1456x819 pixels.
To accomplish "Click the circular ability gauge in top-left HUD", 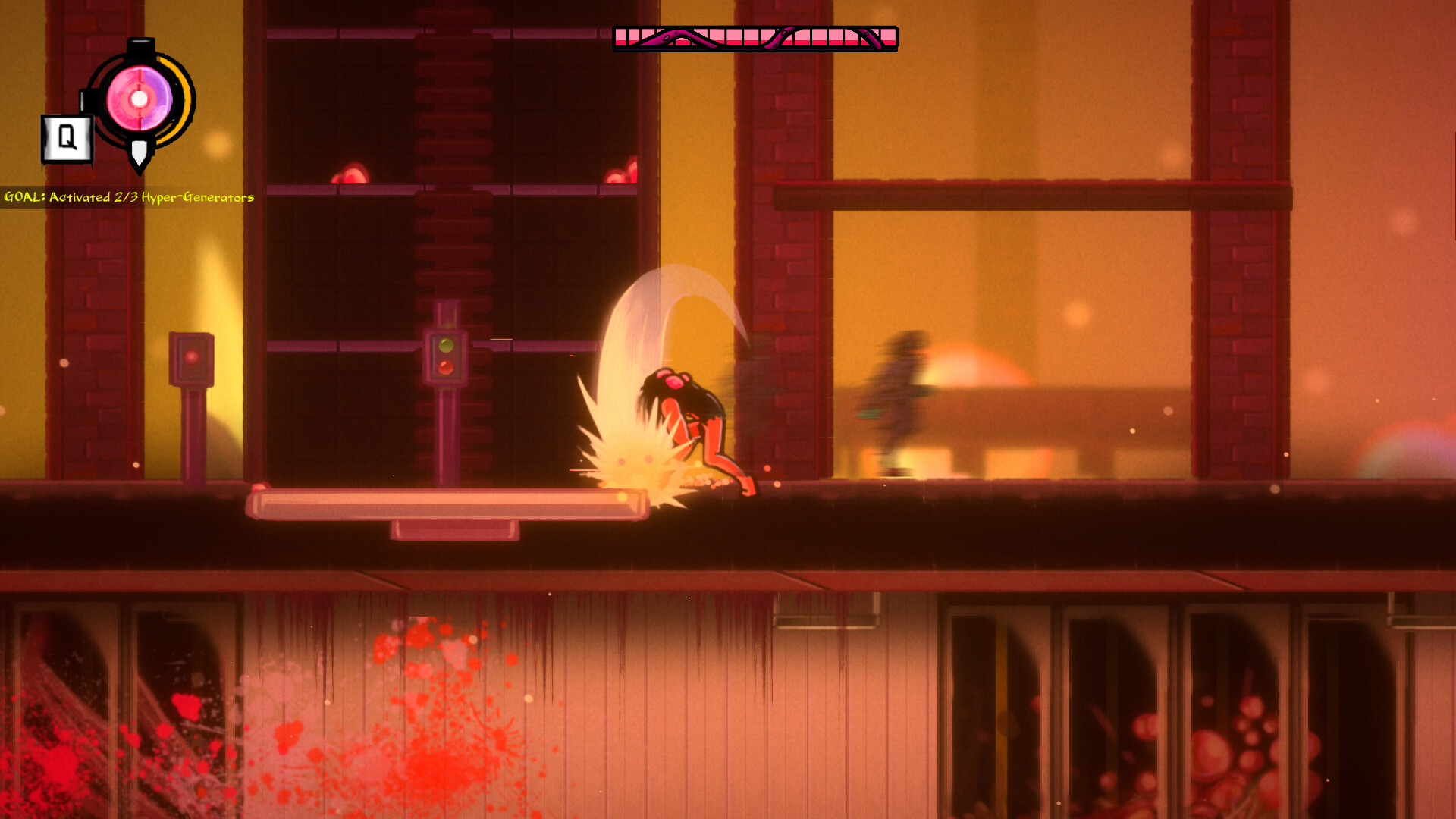I will (x=138, y=97).
